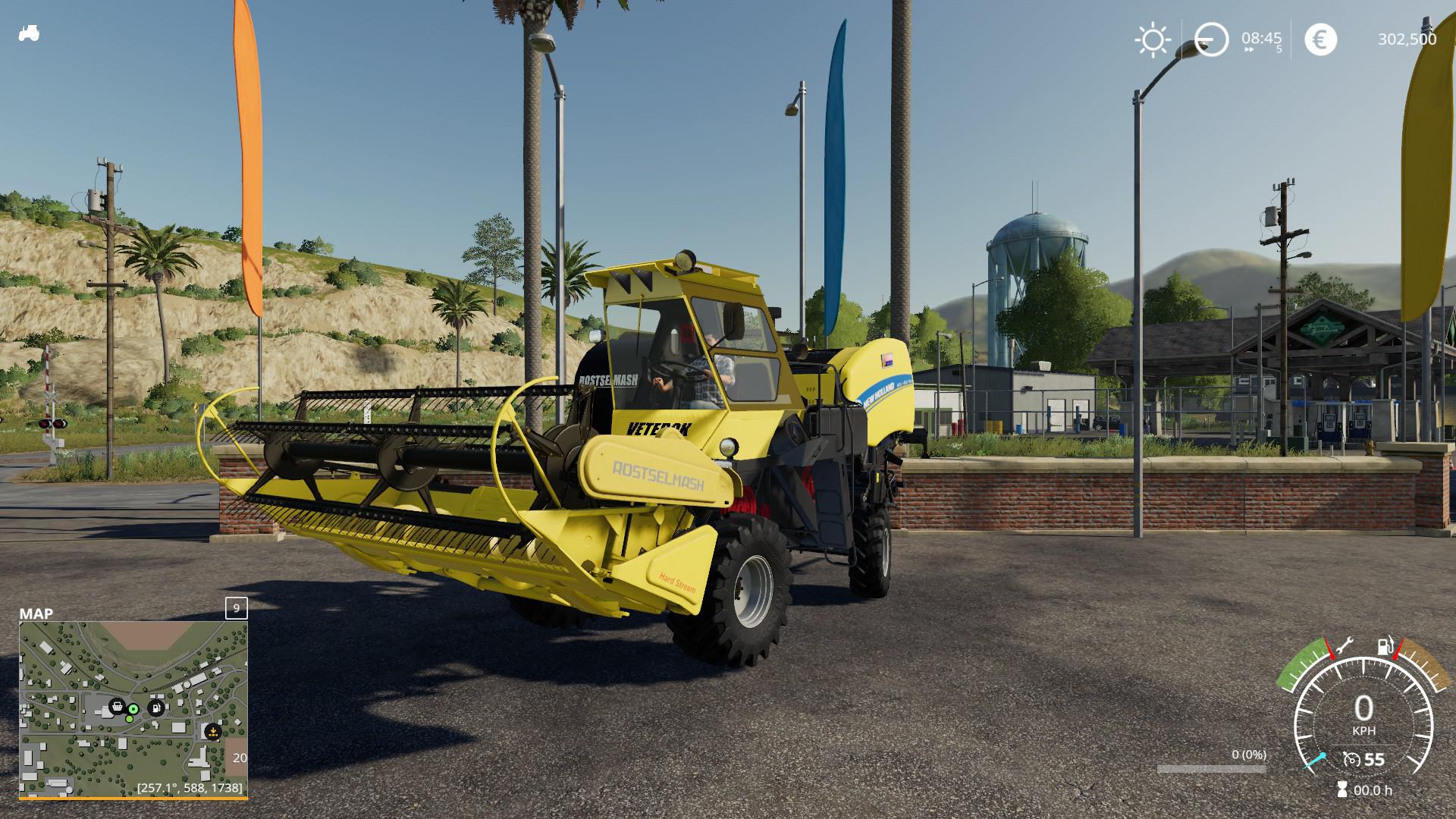Viewport: 1456px width, 819px height.
Task: Select the tractor icon in top left corner
Action: pyautogui.click(x=29, y=34)
